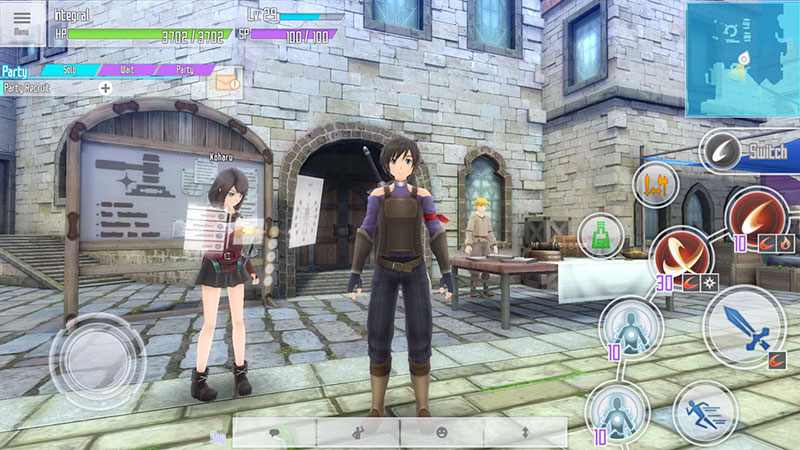Open the minimap
Image resolution: width=800 pixels, height=450 pixels.
click(x=742, y=58)
